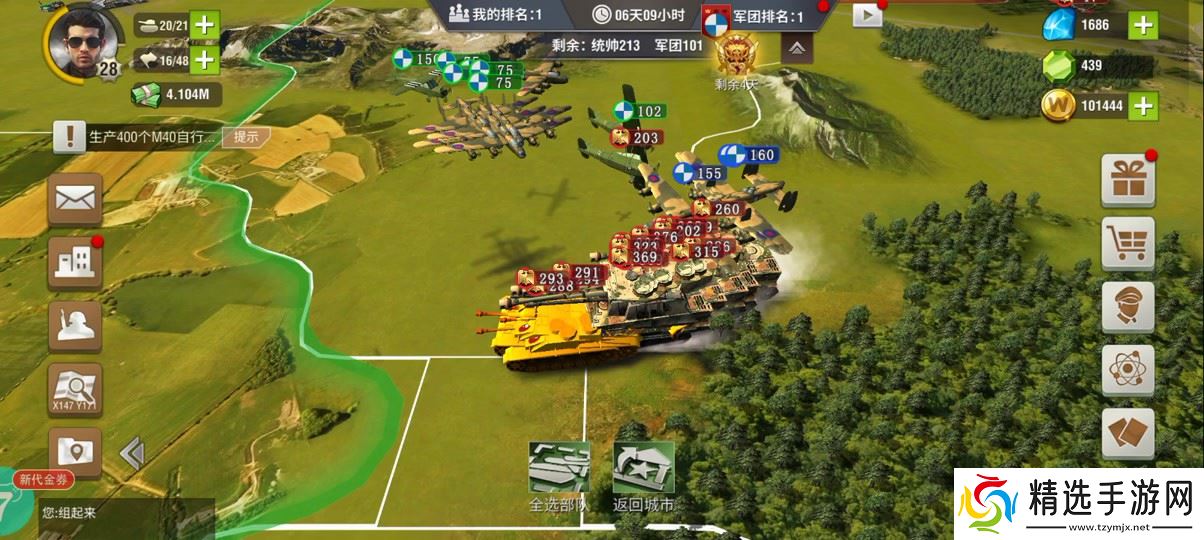Buy more blue diamonds
The image size is (1204, 540).
tap(1142, 25)
